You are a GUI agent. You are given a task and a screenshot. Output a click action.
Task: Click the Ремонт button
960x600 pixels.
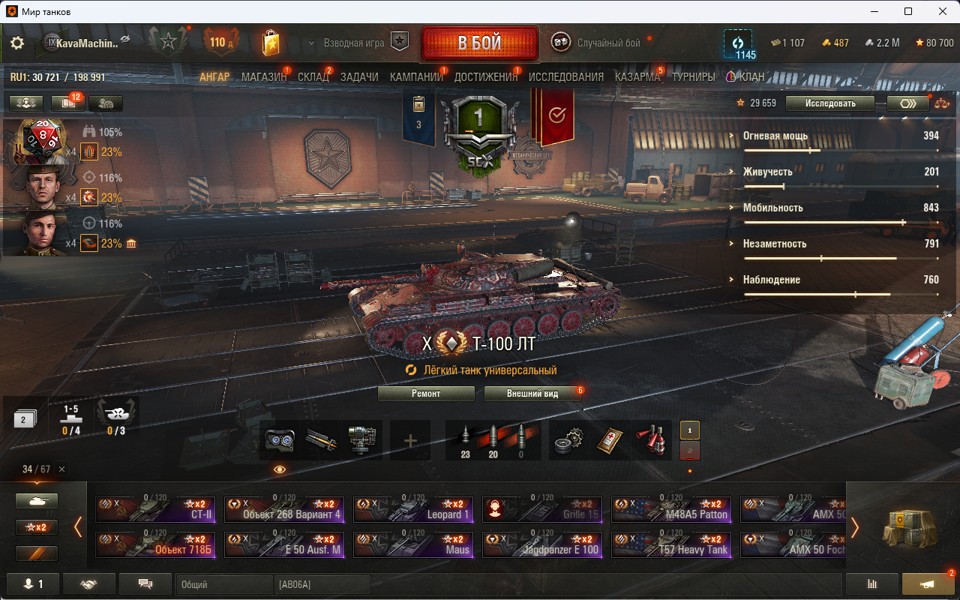tap(426, 394)
